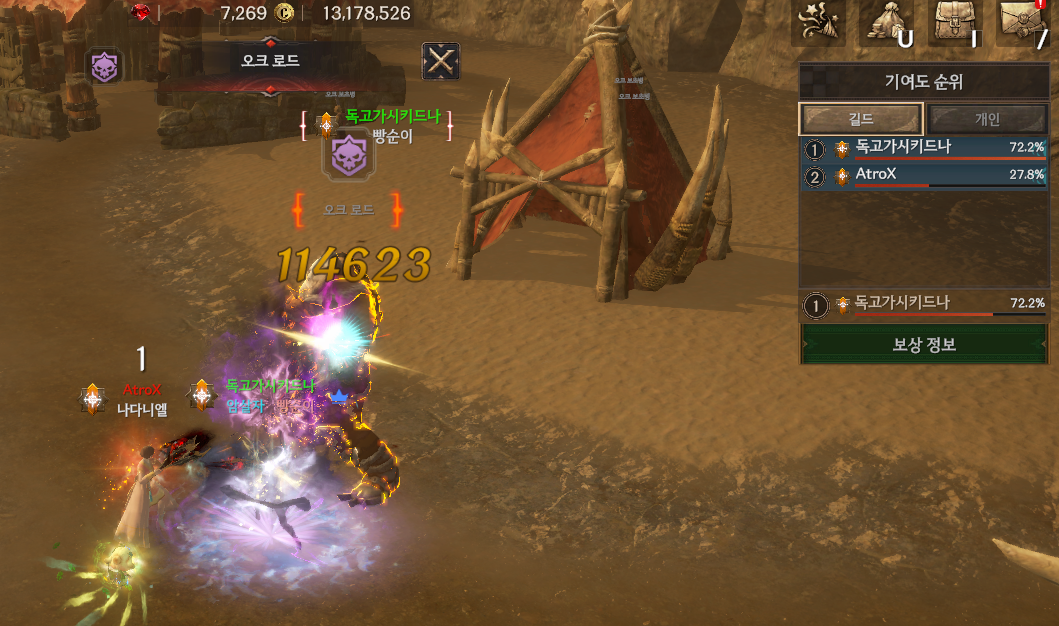1059x626 pixels.
Task: Click the red gem currency icon
Action: coord(140,12)
